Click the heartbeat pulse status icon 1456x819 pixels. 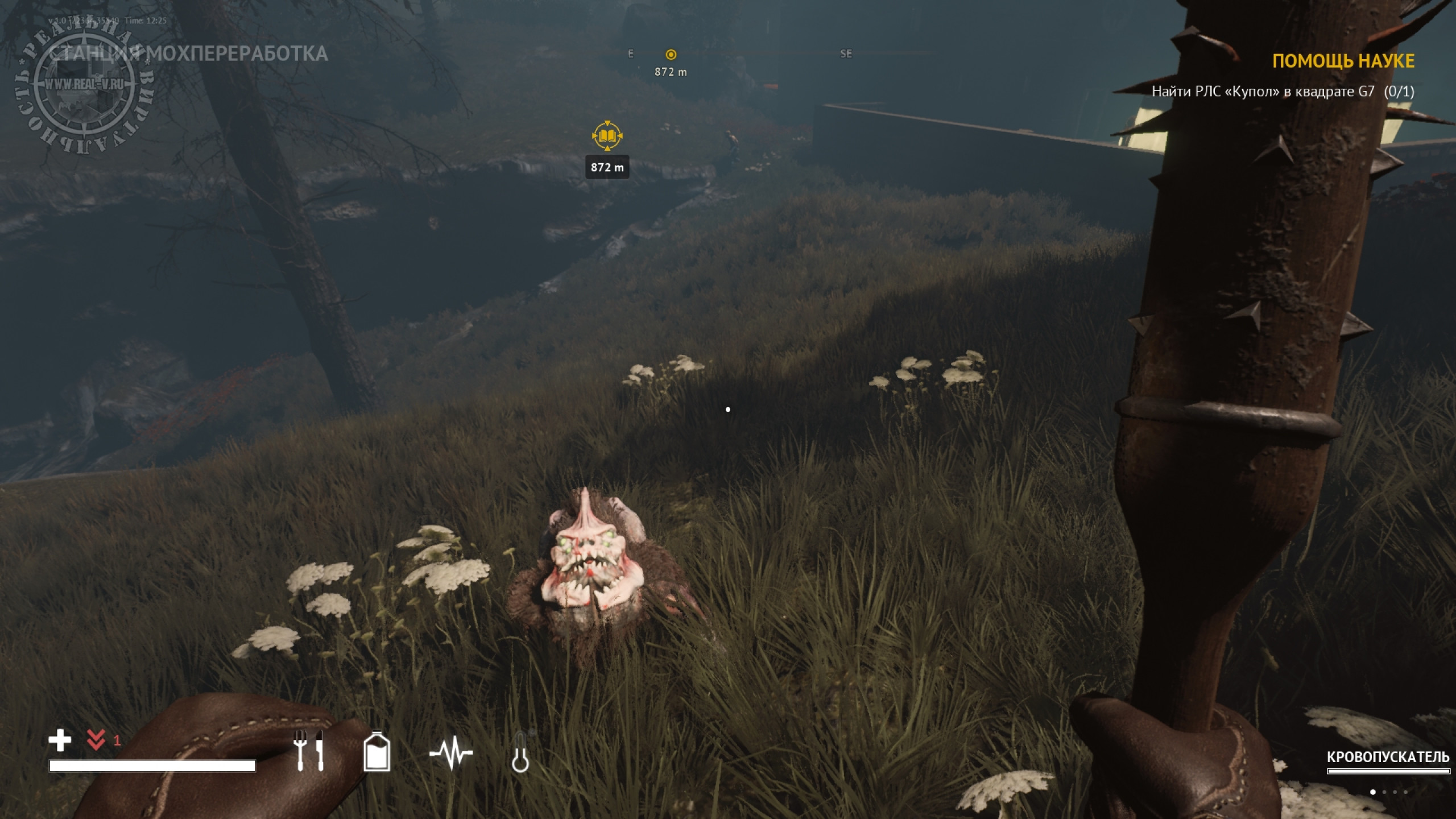coord(451,752)
